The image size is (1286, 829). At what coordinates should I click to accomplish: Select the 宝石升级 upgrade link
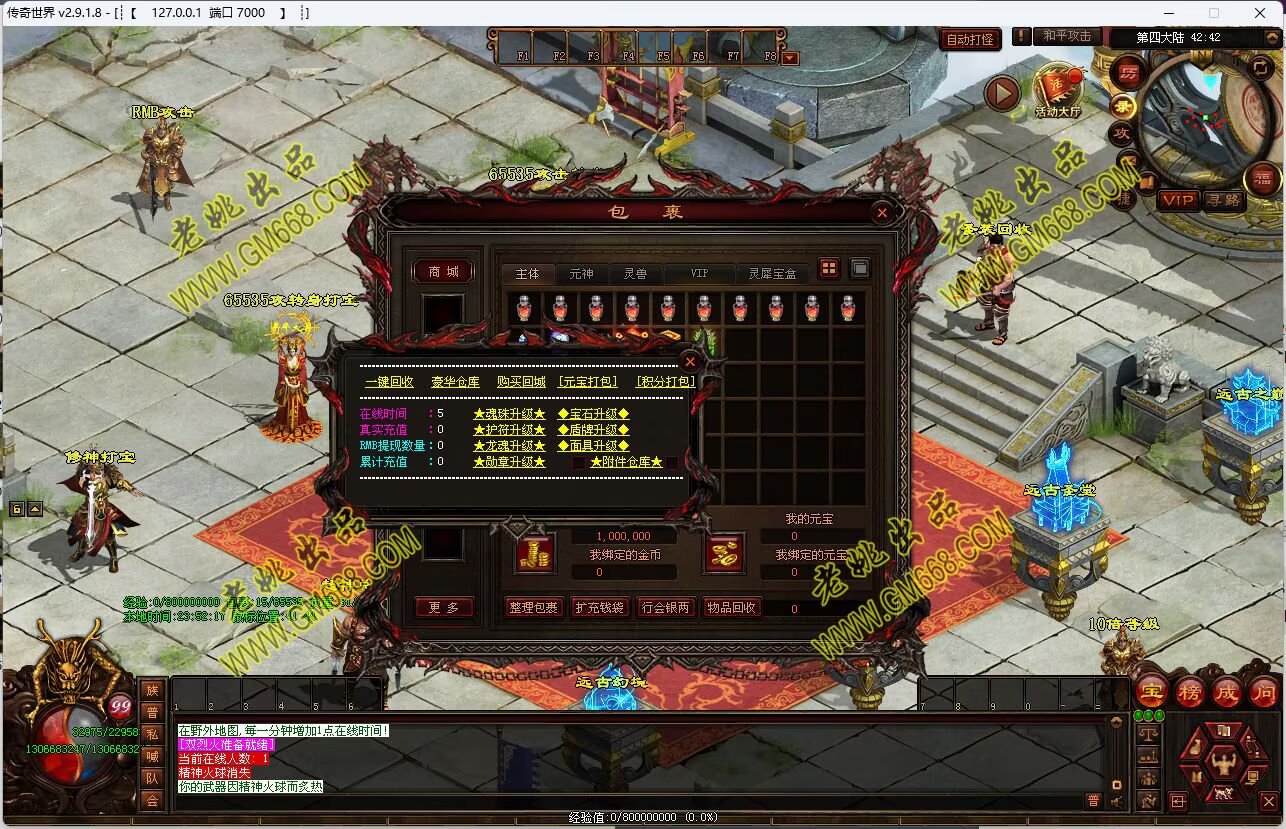coord(593,414)
